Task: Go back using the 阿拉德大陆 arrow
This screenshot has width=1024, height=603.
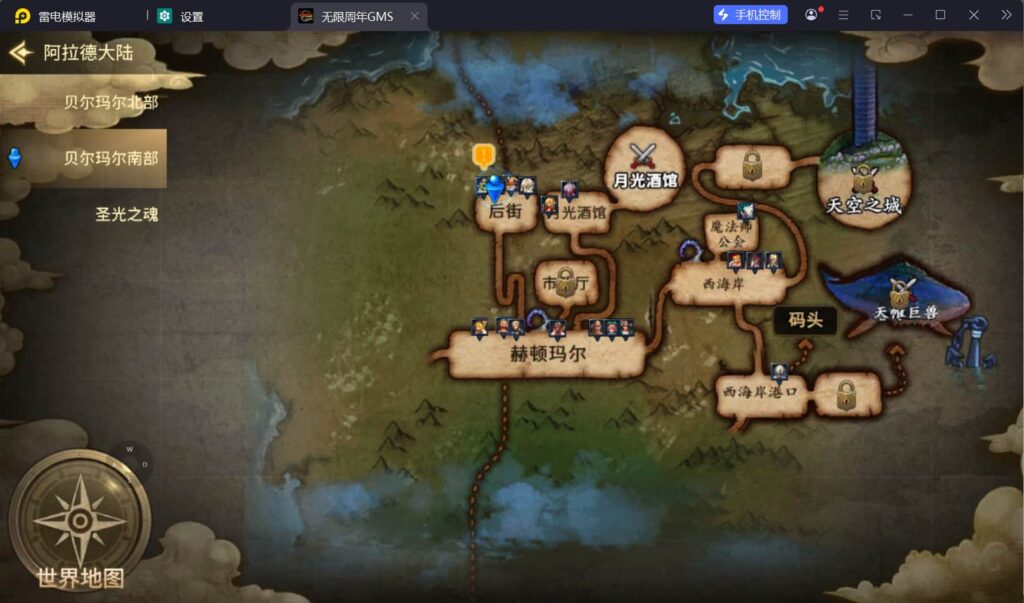Action: [21, 53]
